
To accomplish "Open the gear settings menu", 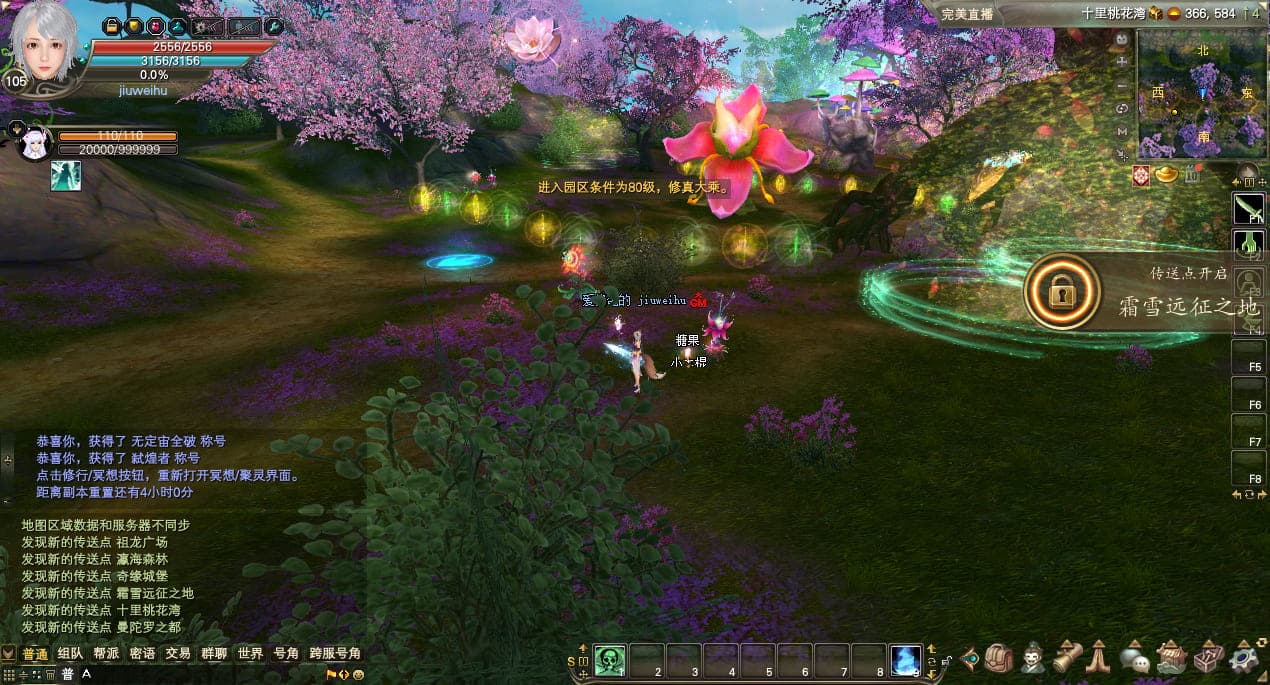I will 1245,658.
